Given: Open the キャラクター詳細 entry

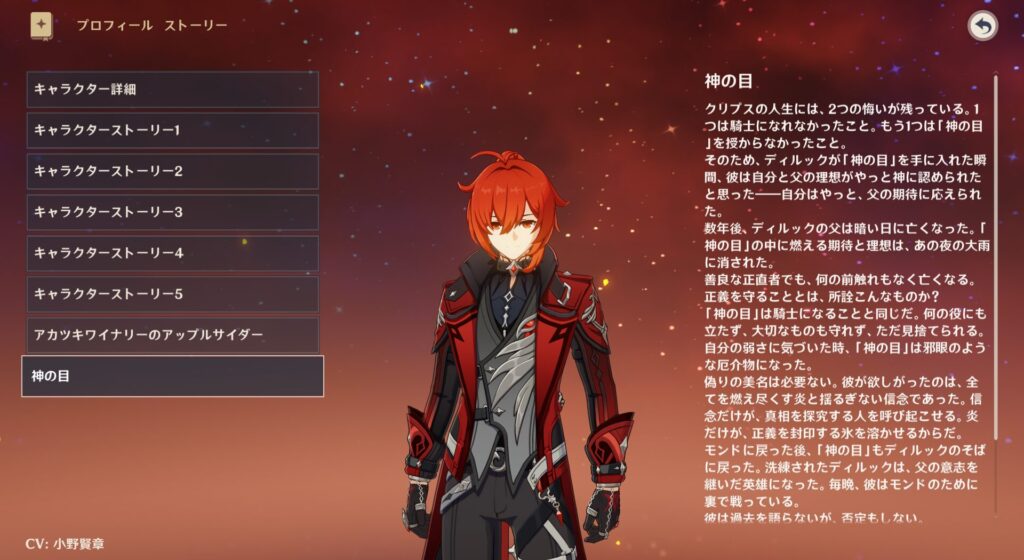Looking at the screenshot, I should click(x=172, y=89).
